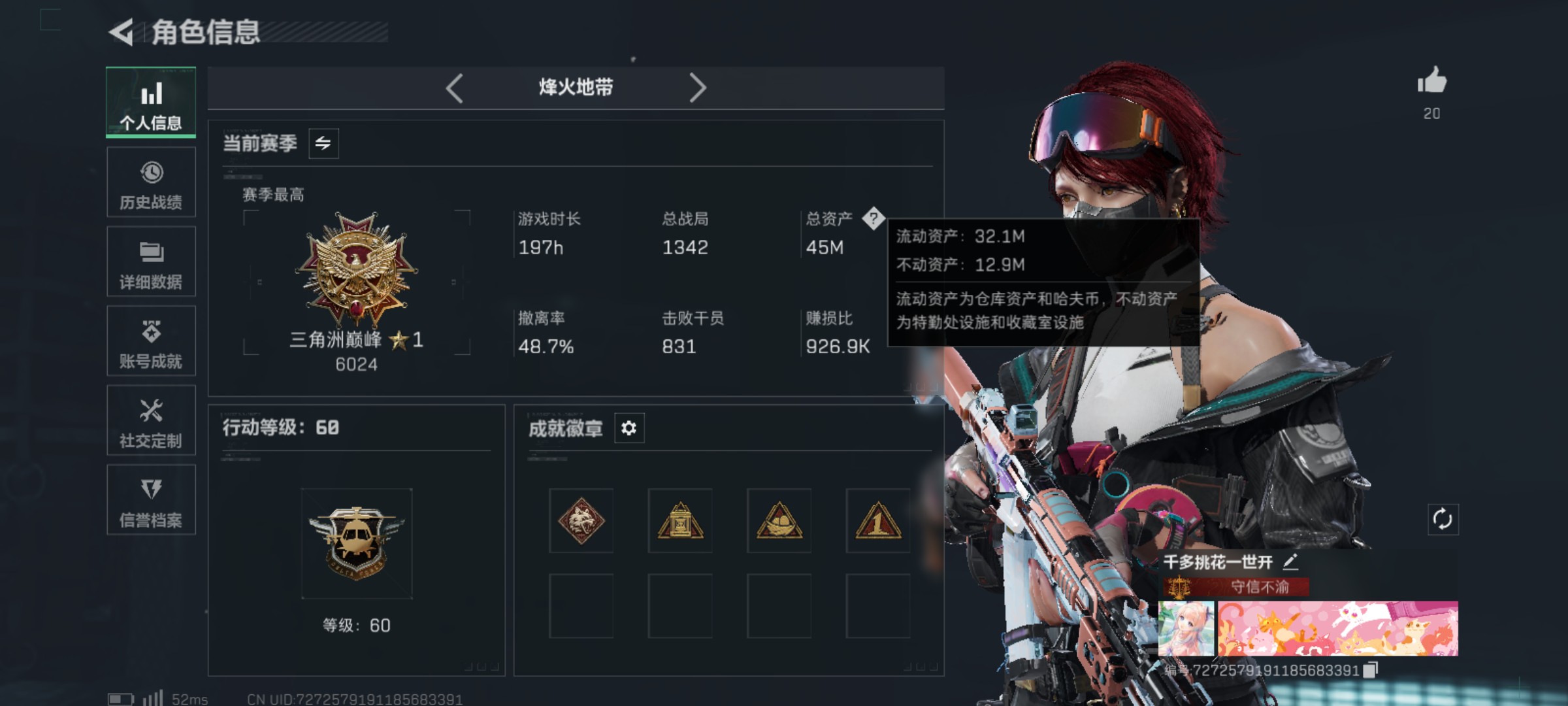This screenshot has width=1568, height=706.
Task: Switch to the previous game mode with left arrow
Action: click(455, 88)
